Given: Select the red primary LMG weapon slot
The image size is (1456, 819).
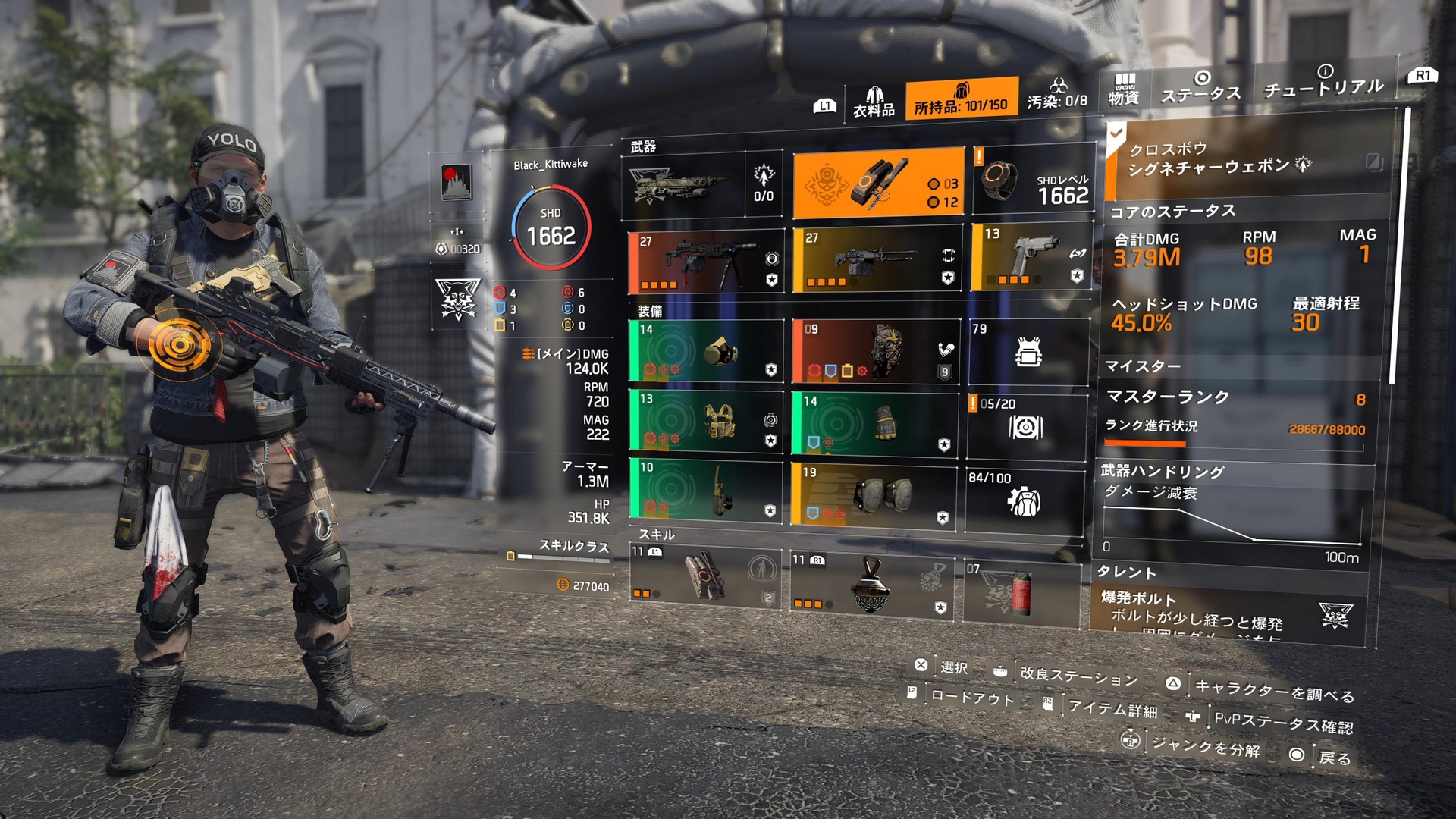Looking at the screenshot, I should point(706,262).
